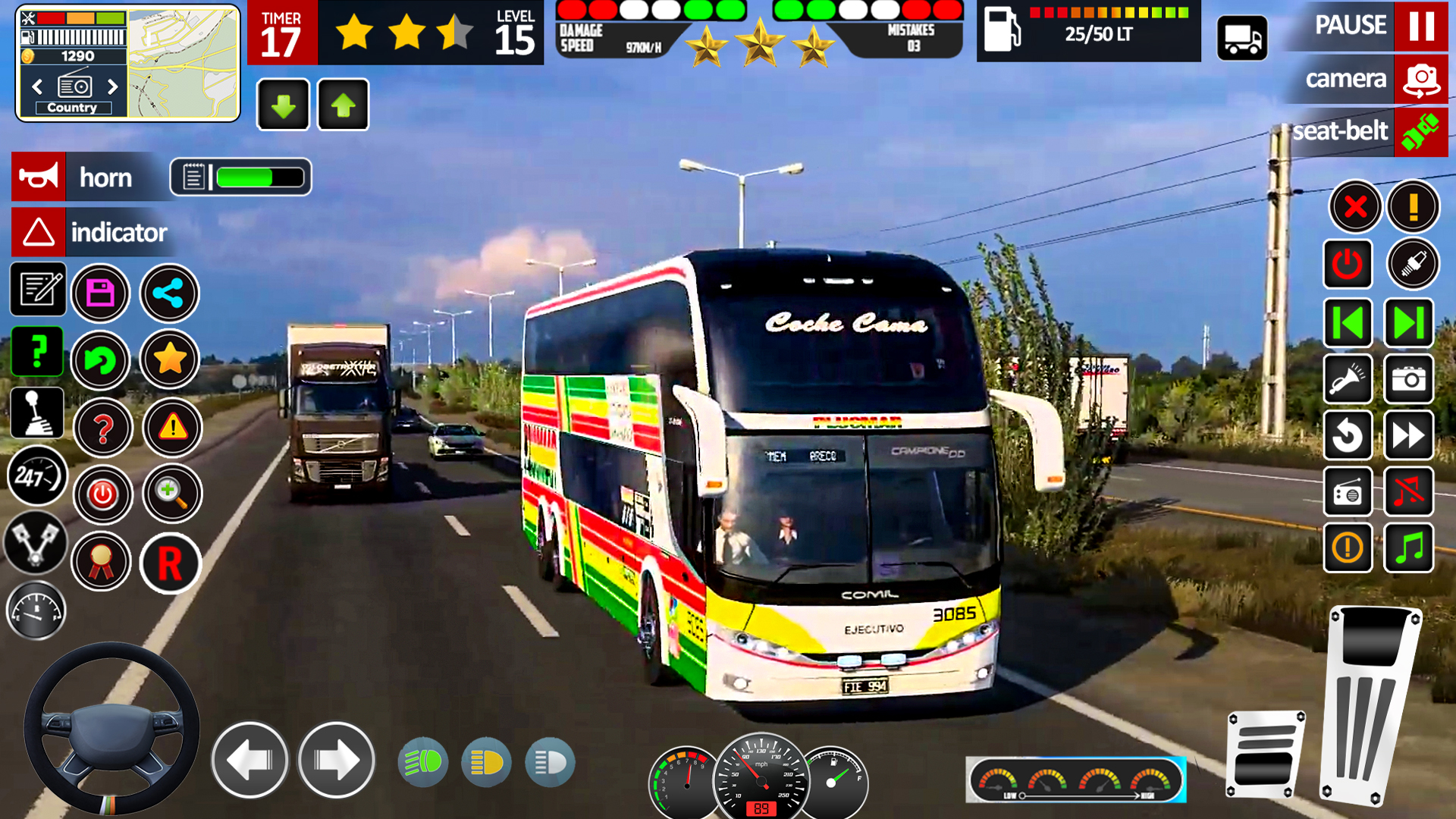Image resolution: width=1456 pixels, height=819 pixels.
Task: Open the minimap
Action: (x=182, y=63)
